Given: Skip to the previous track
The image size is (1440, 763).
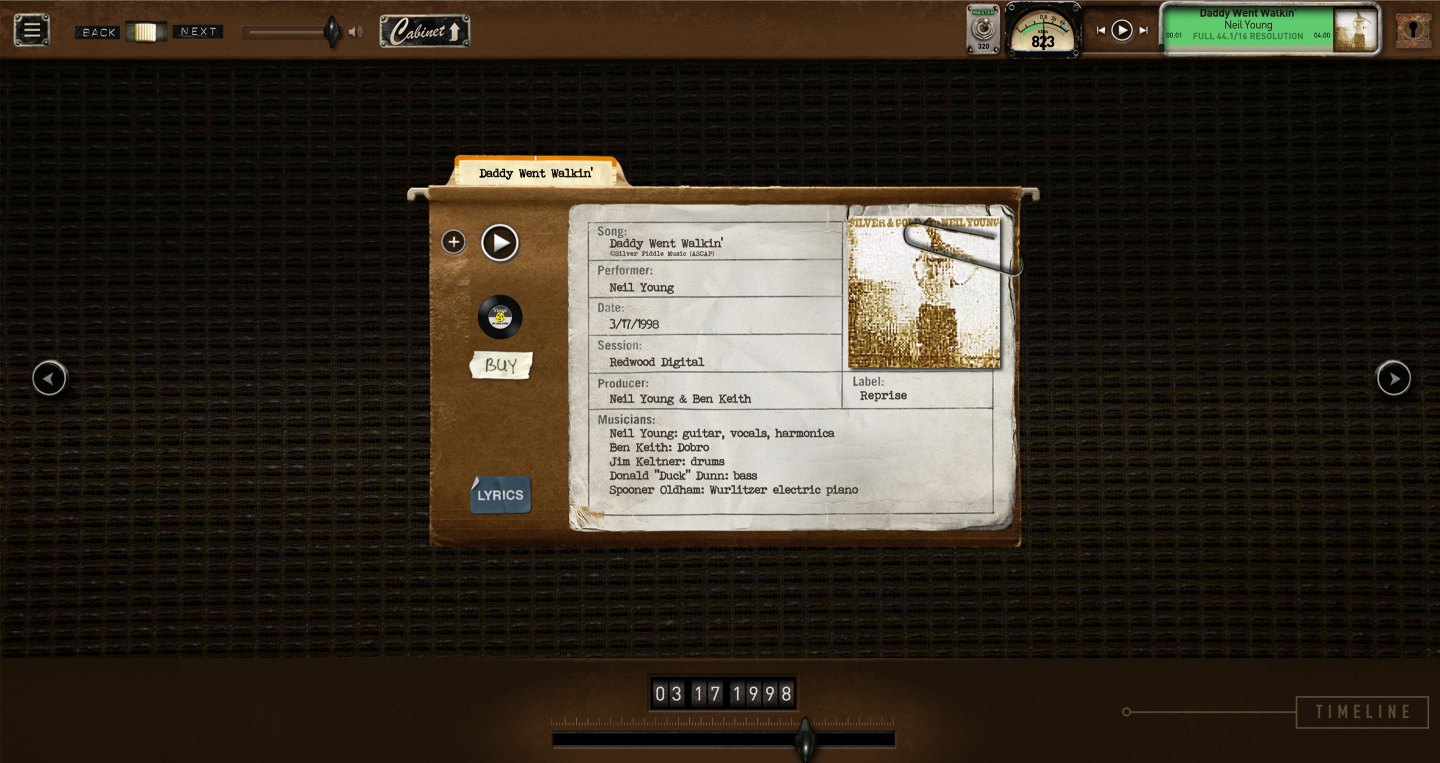Looking at the screenshot, I should (1101, 30).
